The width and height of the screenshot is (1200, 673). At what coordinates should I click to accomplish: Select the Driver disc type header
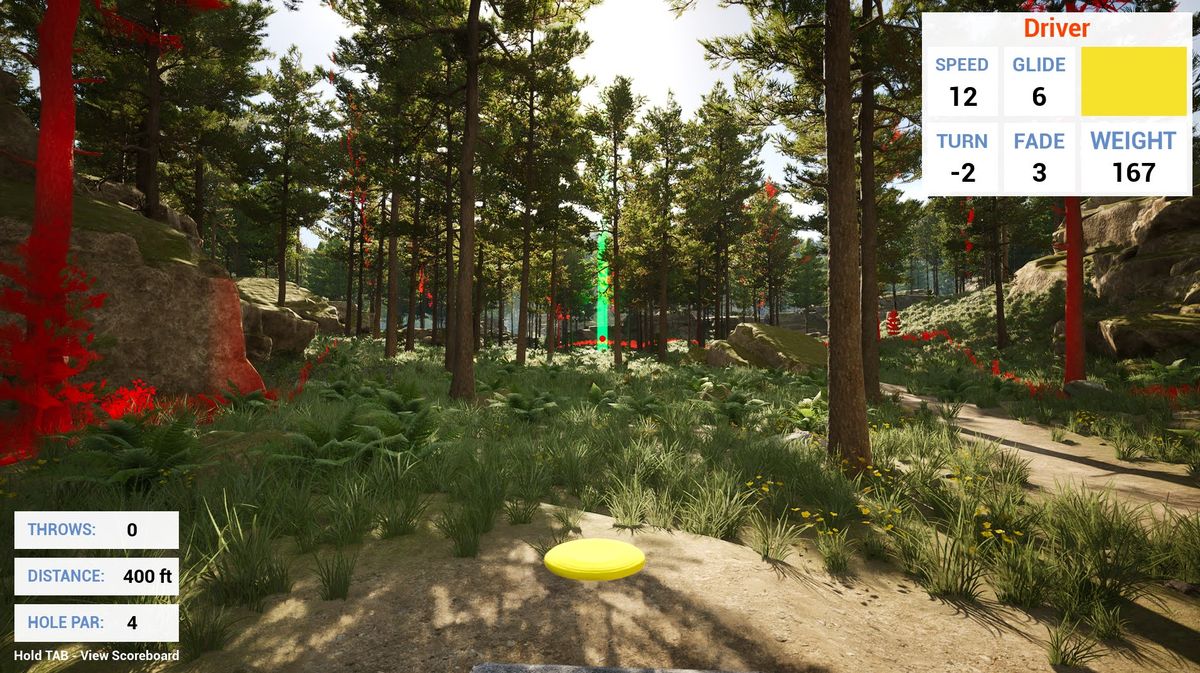point(1056,28)
